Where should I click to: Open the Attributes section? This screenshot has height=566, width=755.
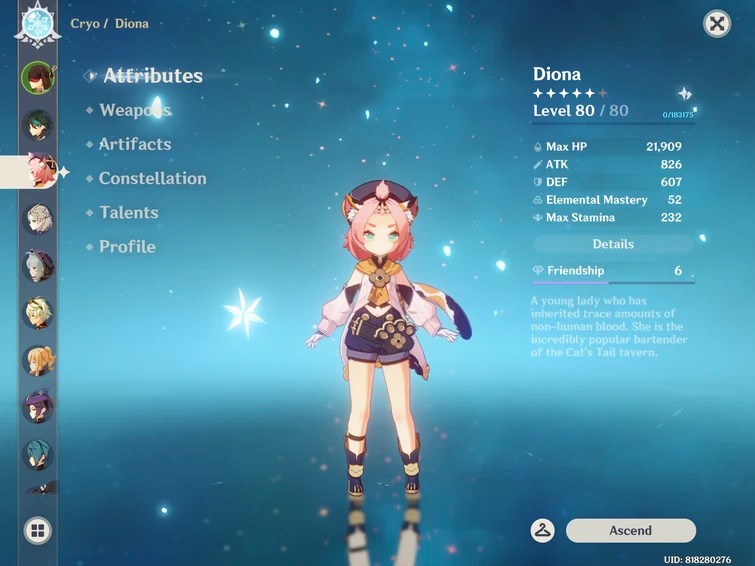[x=152, y=76]
